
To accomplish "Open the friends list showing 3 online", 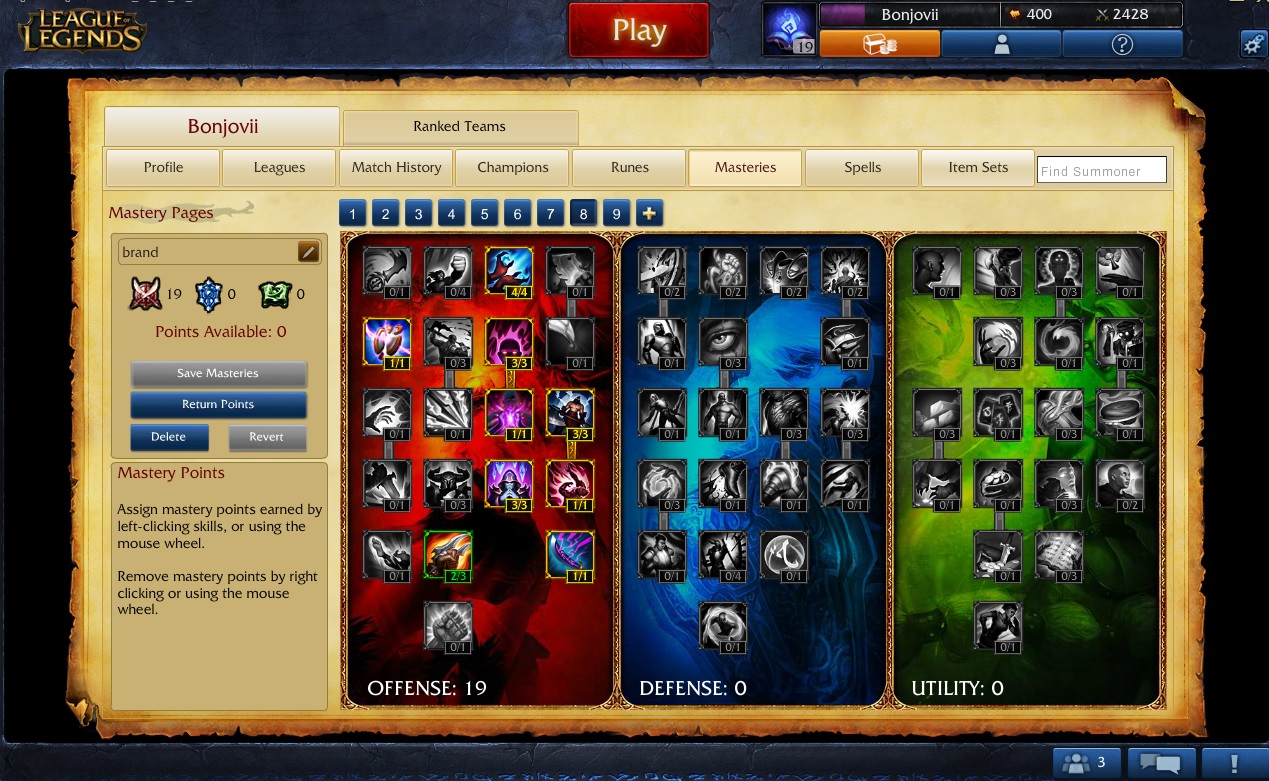I will coord(1085,764).
